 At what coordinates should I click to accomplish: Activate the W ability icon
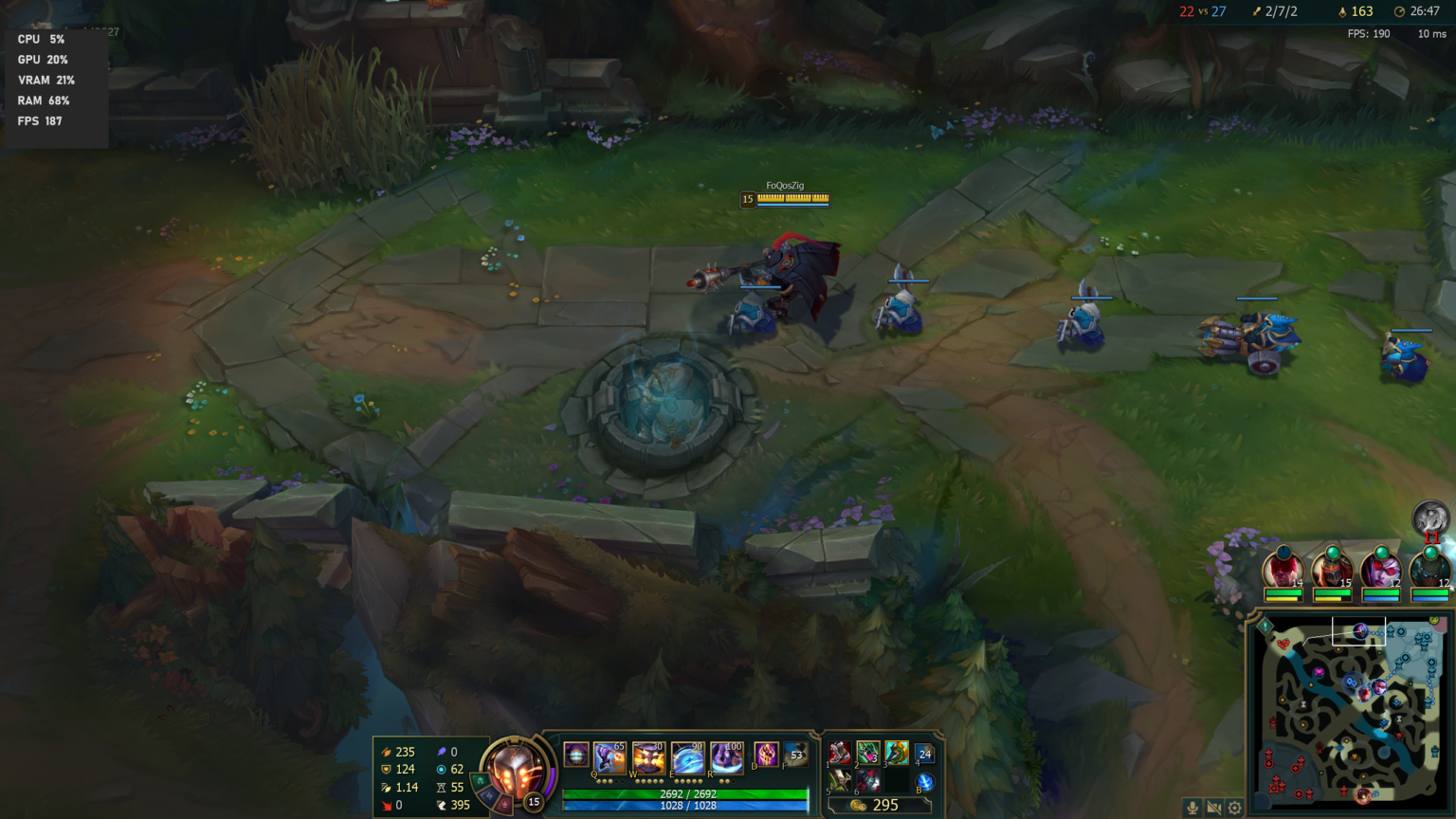point(647,755)
